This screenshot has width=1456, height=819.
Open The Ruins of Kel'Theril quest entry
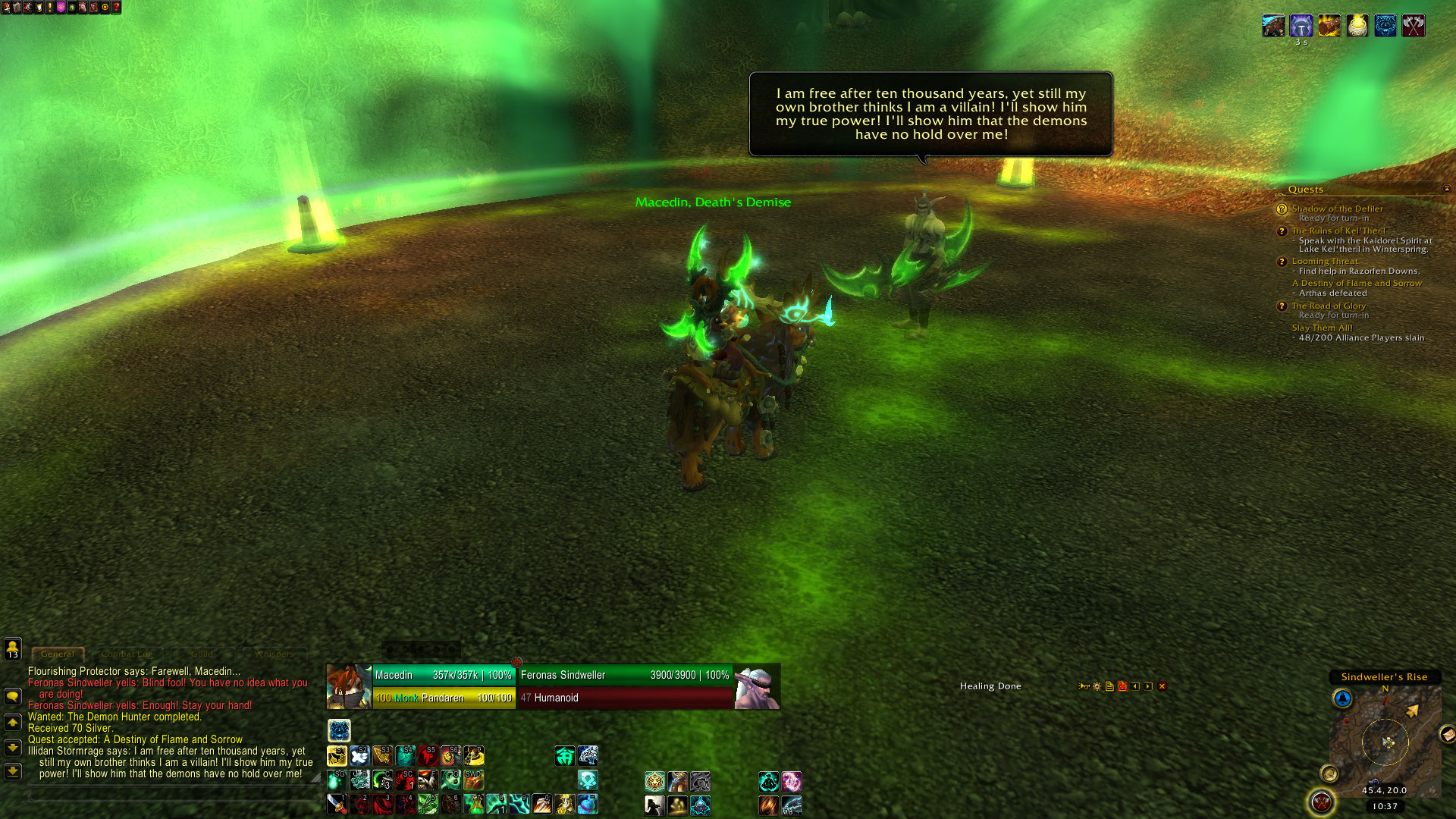[1338, 231]
